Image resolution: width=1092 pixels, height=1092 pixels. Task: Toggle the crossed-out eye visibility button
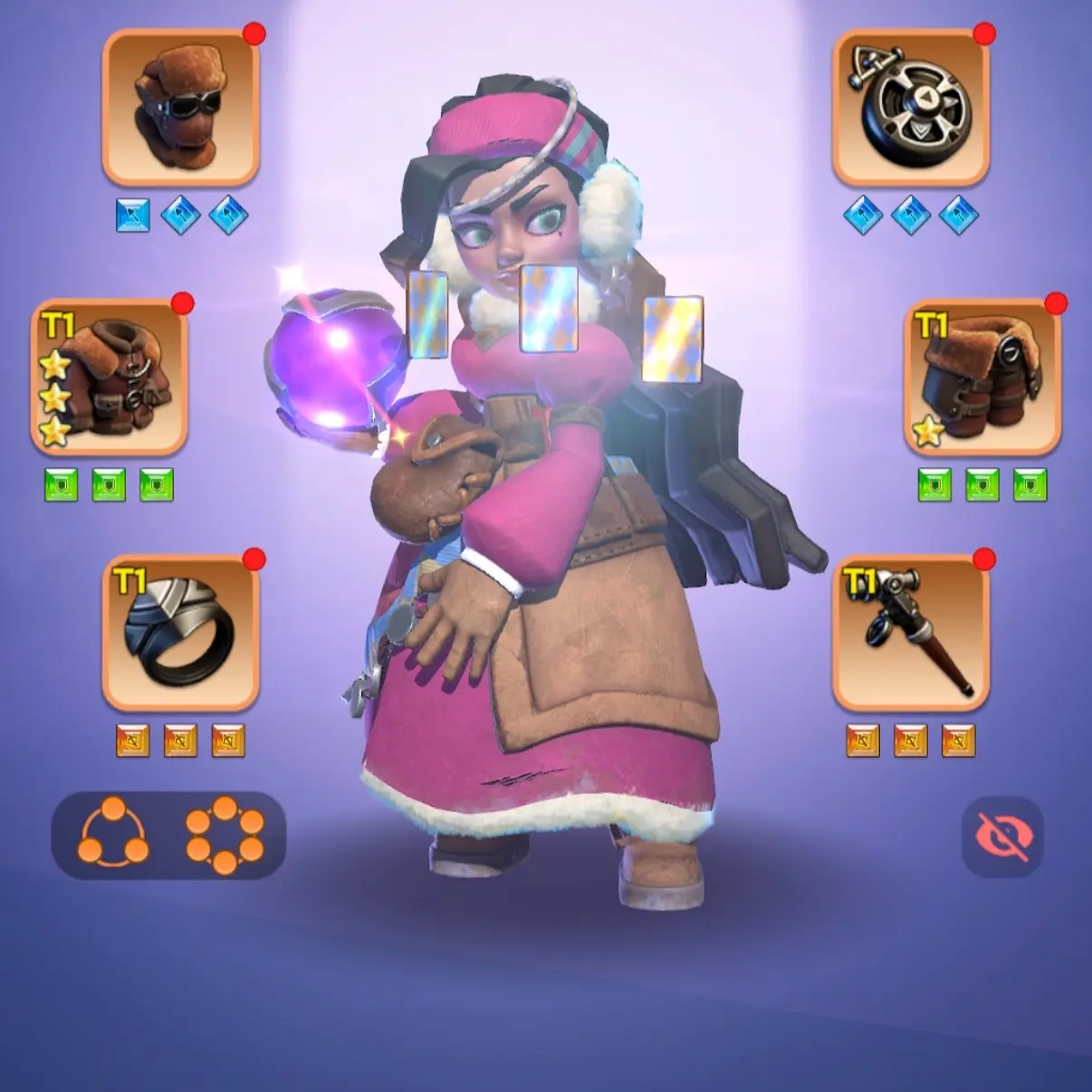[1002, 838]
